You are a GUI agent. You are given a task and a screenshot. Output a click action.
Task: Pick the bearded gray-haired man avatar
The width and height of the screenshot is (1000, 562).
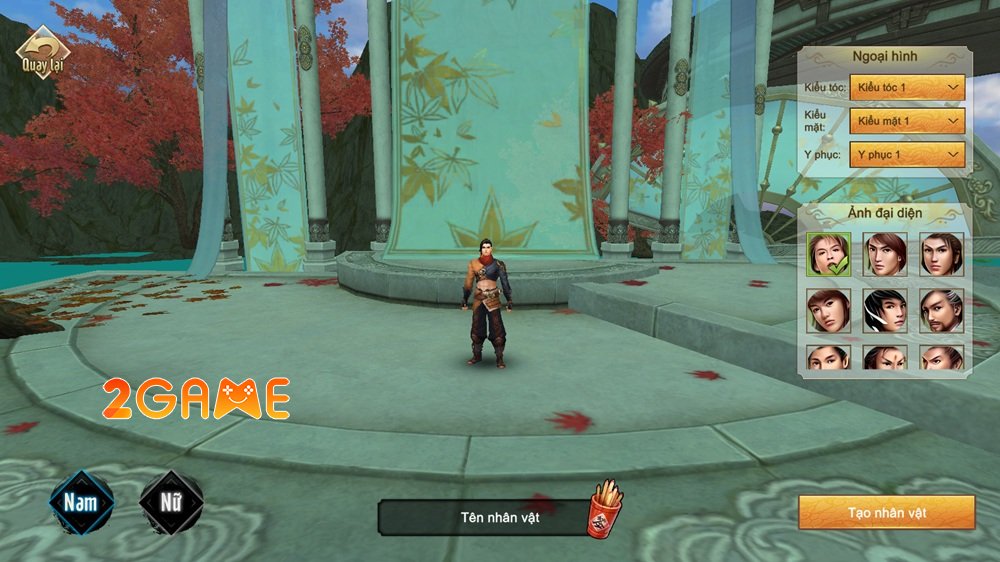coord(941,311)
